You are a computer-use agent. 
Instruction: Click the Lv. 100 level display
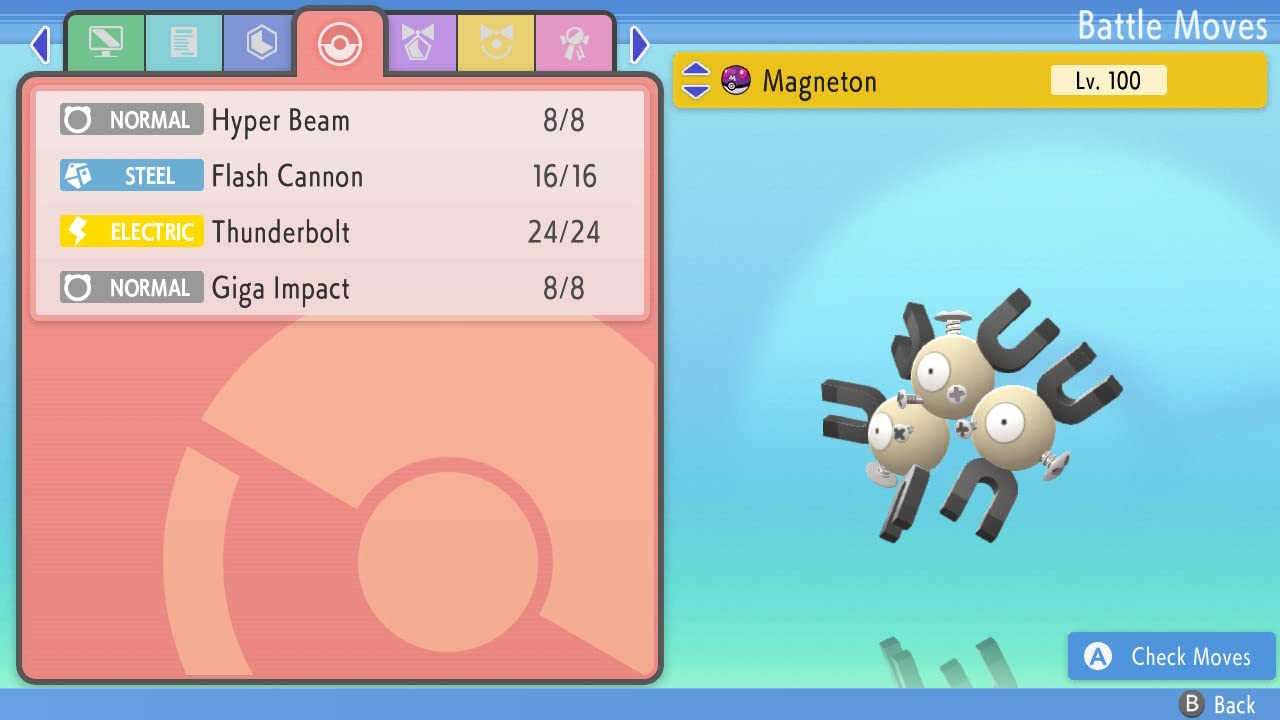pos(1108,81)
